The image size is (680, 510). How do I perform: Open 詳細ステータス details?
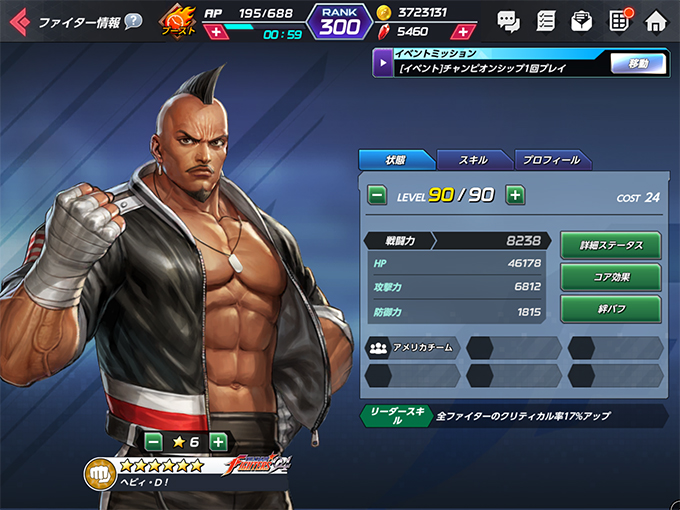point(610,245)
